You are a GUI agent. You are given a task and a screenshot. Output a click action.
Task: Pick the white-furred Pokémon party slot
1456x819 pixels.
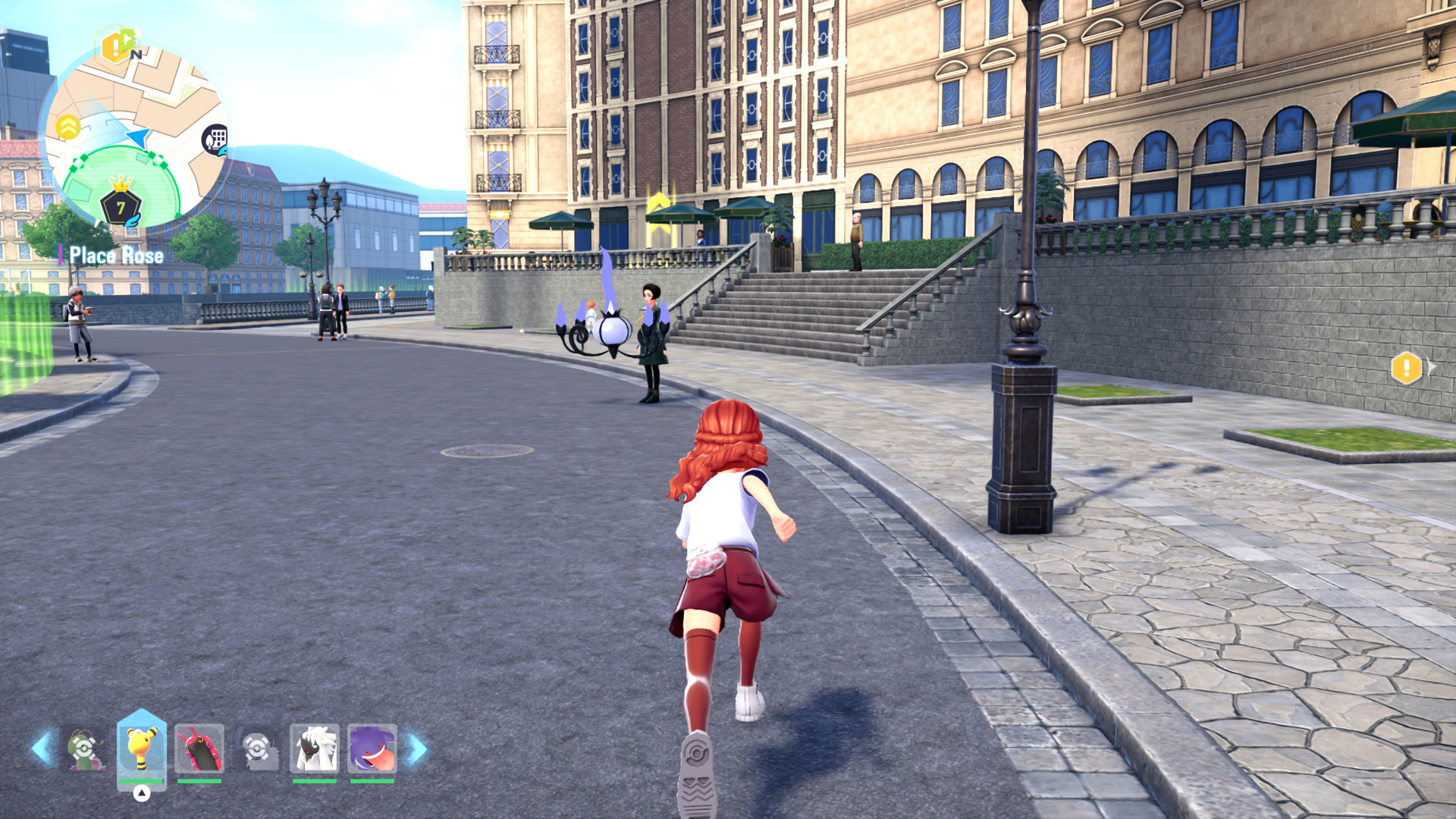[x=314, y=748]
